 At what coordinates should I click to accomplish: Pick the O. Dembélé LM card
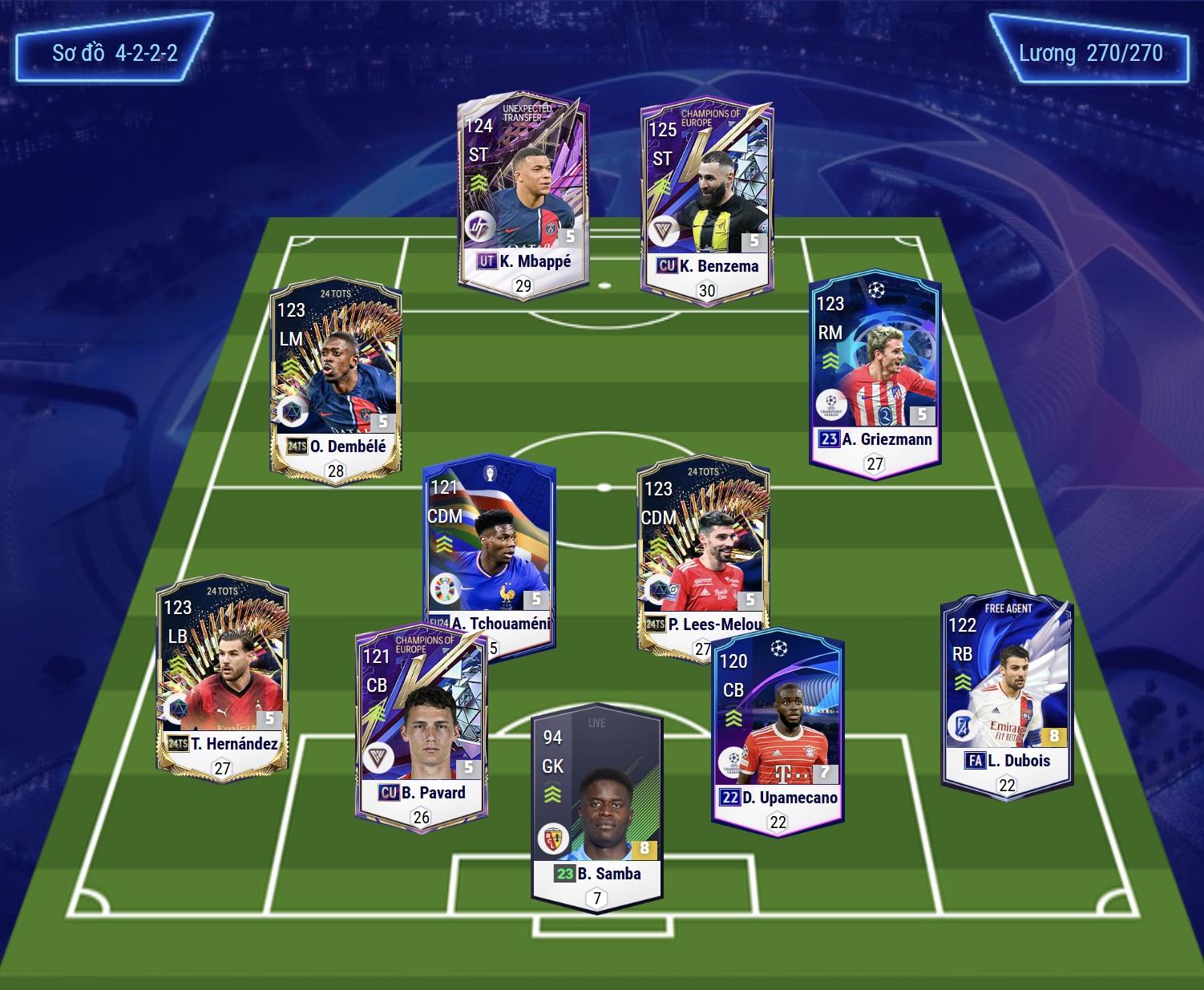tap(336, 381)
